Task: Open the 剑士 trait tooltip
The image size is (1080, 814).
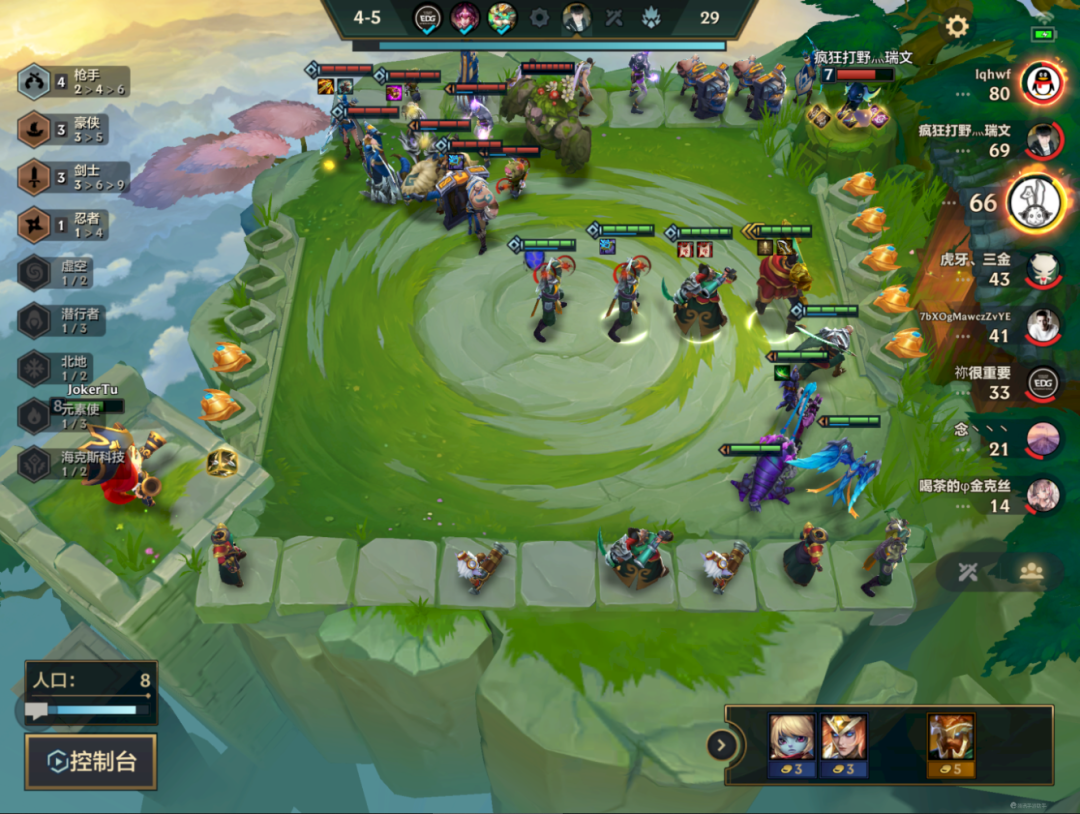Action: pyautogui.click(x=74, y=178)
